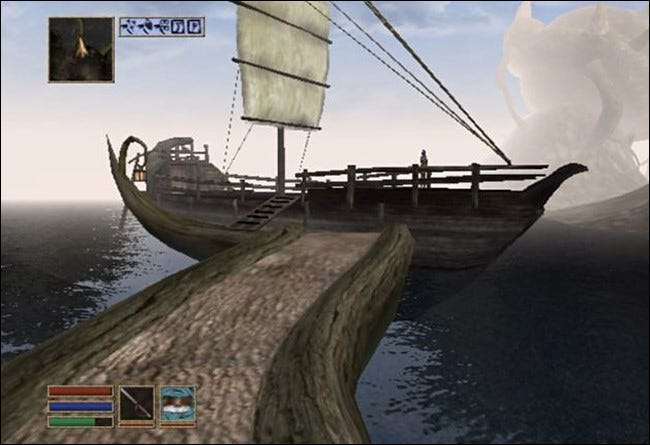Click the blue swirl magic slot
The width and height of the screenshot is (650, 445).
tap(178, 406)
